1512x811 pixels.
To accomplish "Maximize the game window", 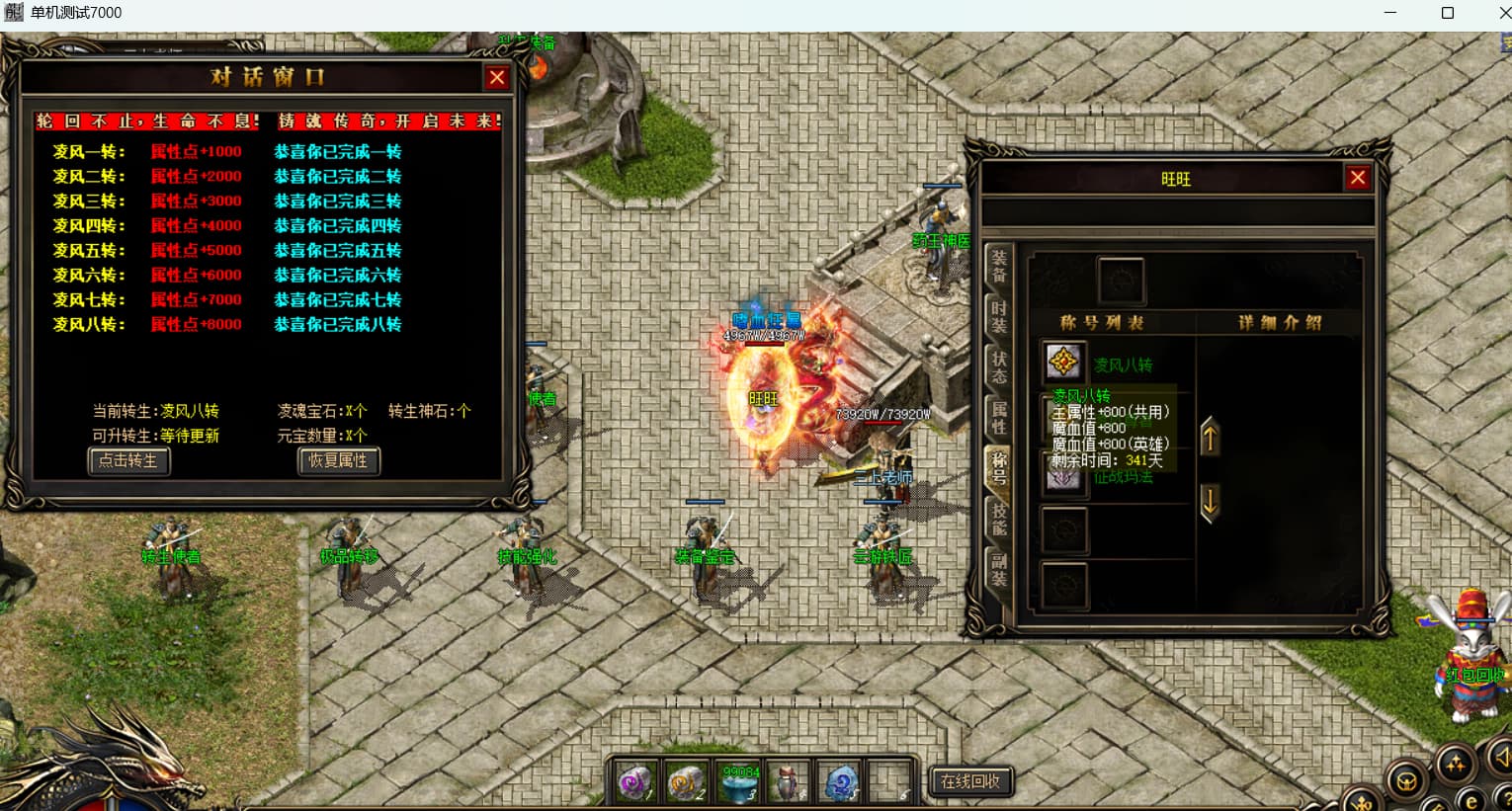I will (1447, 13).
